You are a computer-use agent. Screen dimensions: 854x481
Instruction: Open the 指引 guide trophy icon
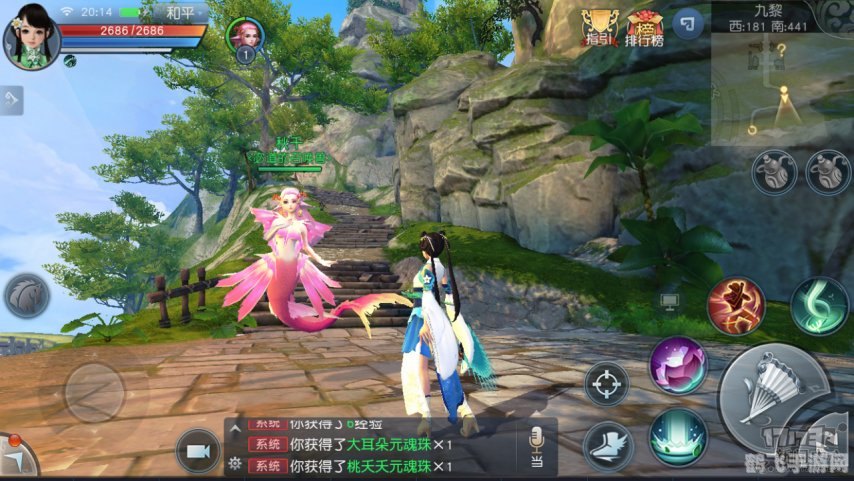pyautogui.click(x=600, y=27)
